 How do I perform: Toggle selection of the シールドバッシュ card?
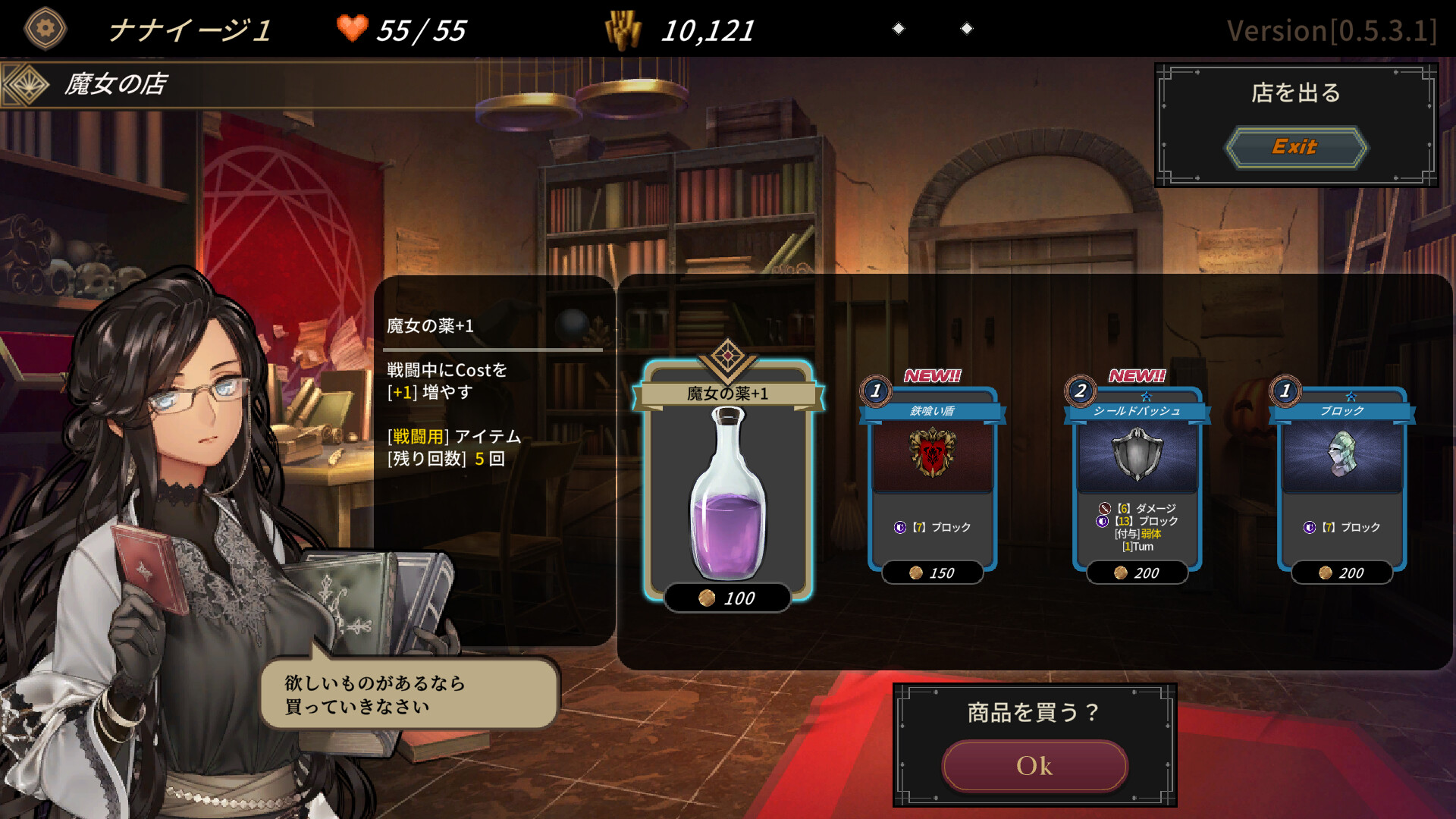tap(1137, 478)
